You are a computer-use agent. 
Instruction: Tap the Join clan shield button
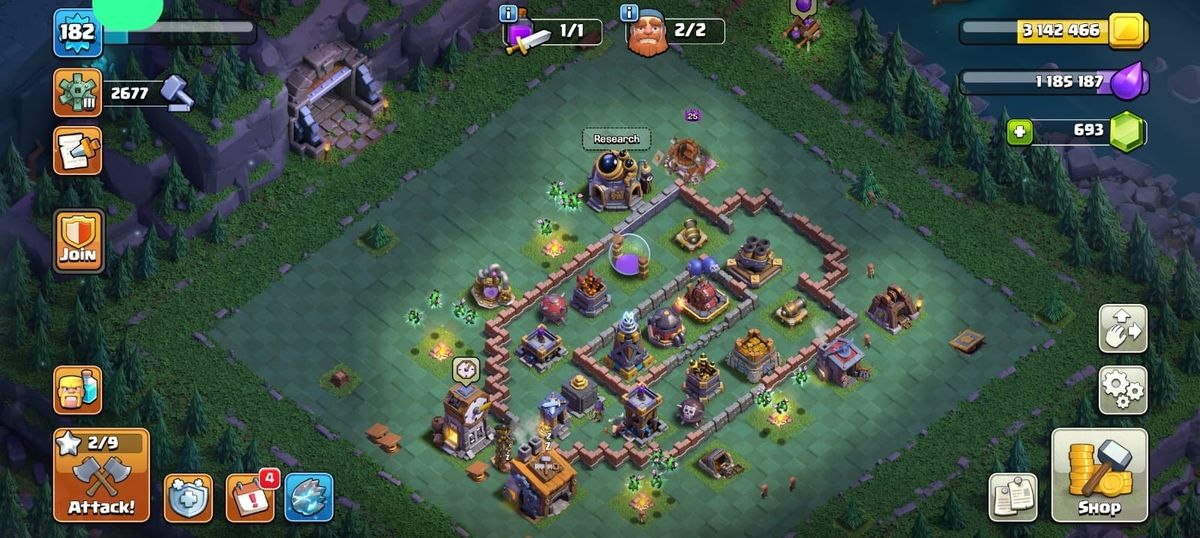pos(78,241)
